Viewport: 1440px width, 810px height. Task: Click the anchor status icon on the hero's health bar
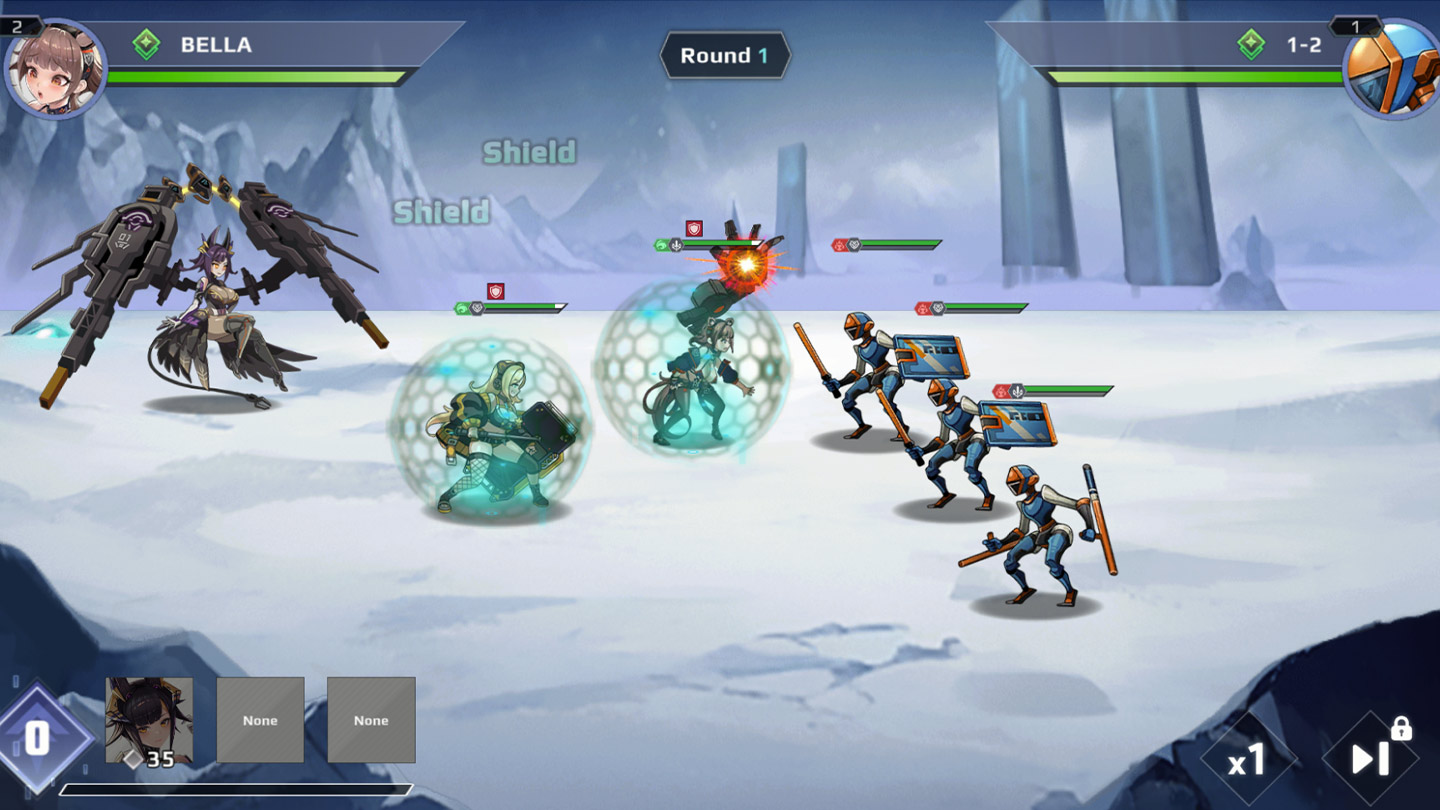tap(675, 245)
